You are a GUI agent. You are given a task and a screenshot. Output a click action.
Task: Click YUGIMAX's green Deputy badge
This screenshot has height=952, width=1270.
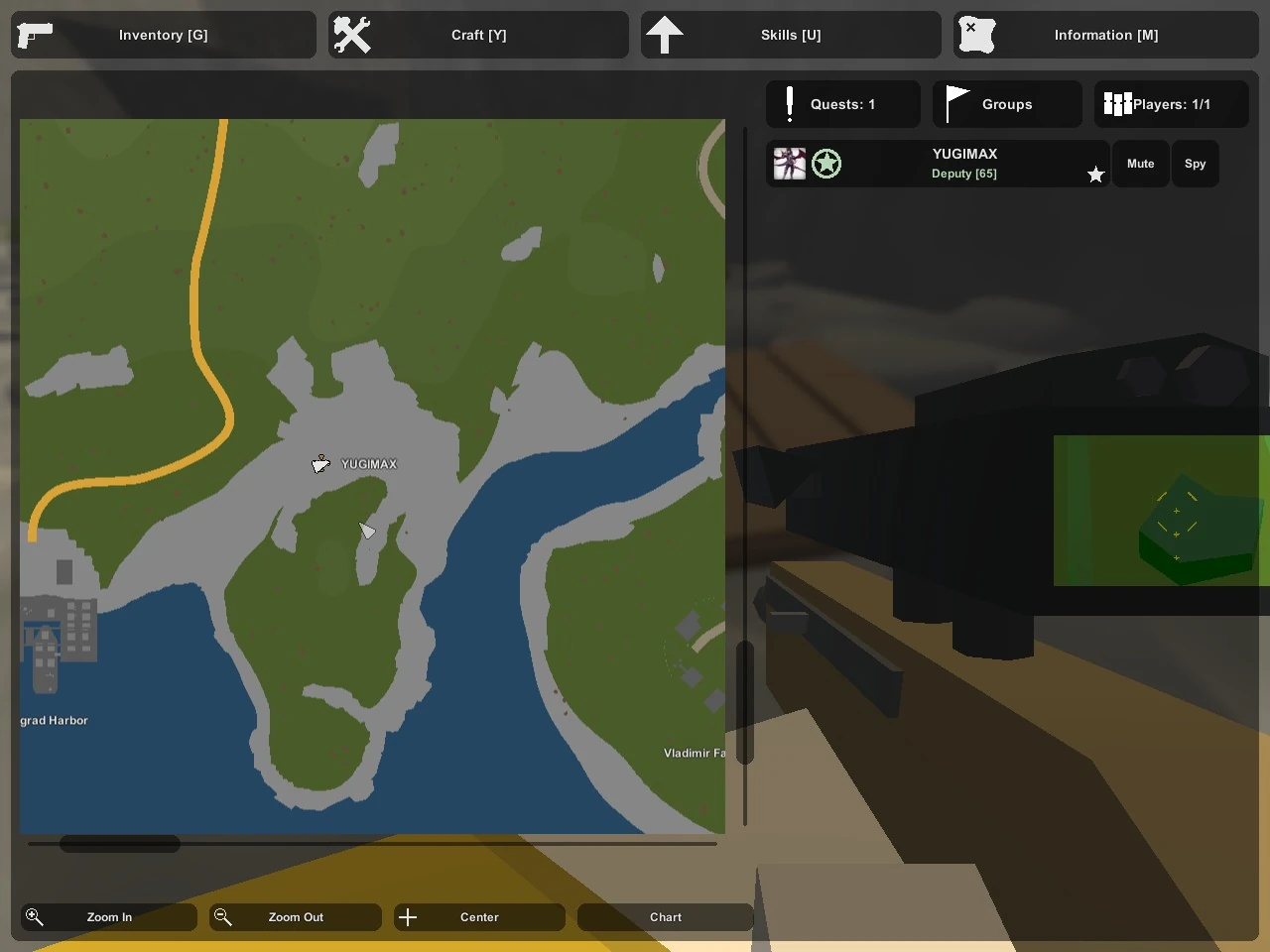826,163
